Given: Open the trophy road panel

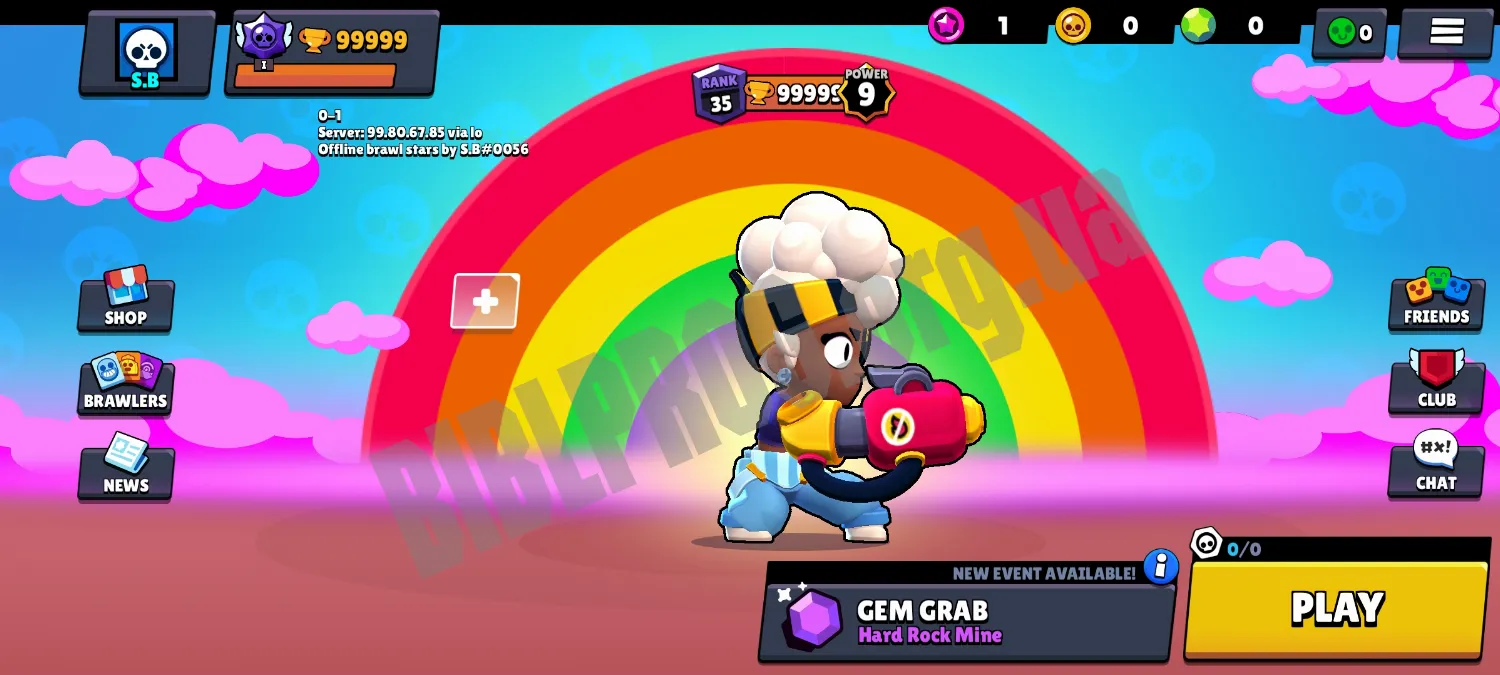Looking at the screenshot, I should (331, 53).
